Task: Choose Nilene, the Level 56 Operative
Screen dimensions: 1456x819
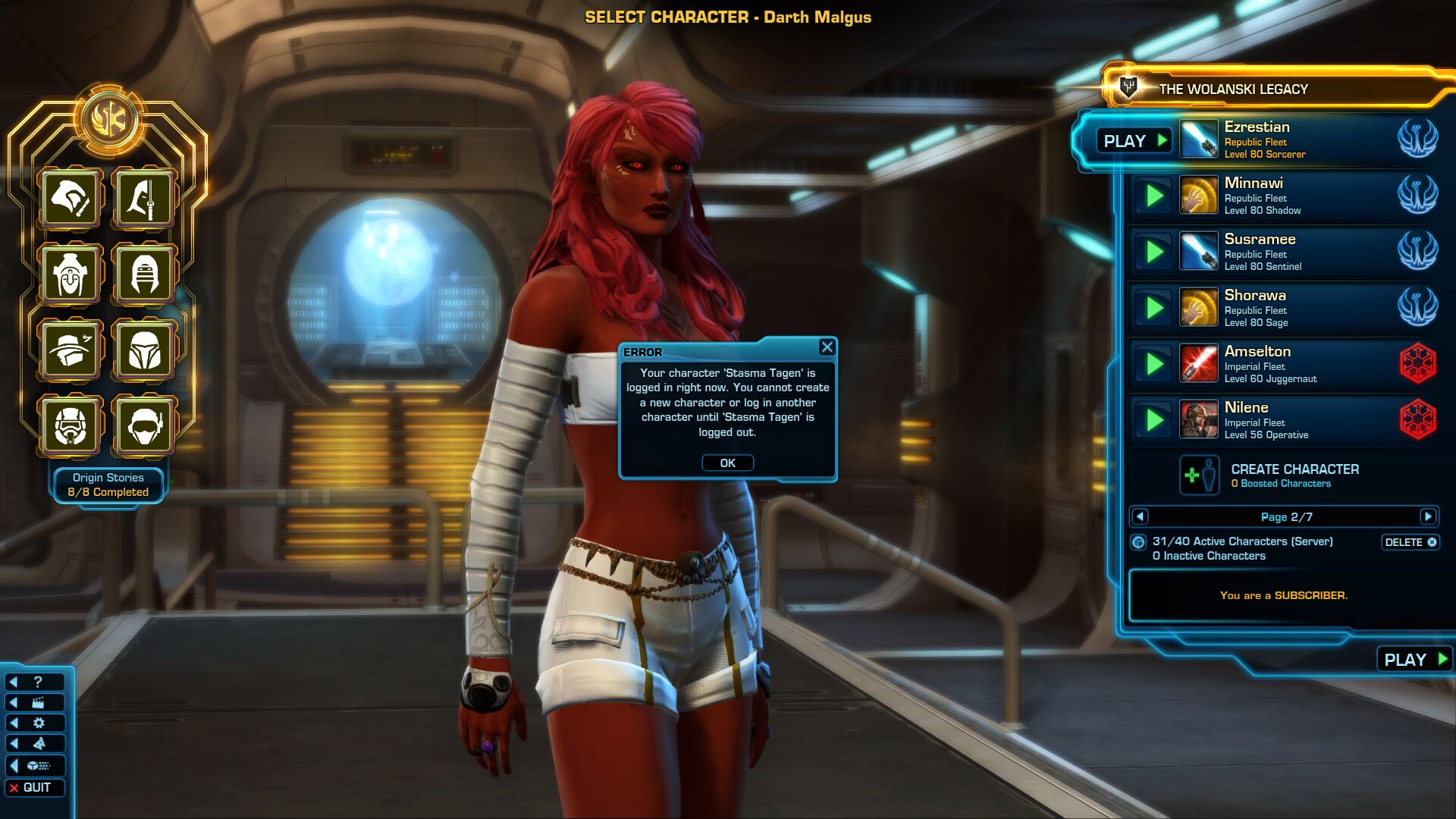Action: 1282,421
